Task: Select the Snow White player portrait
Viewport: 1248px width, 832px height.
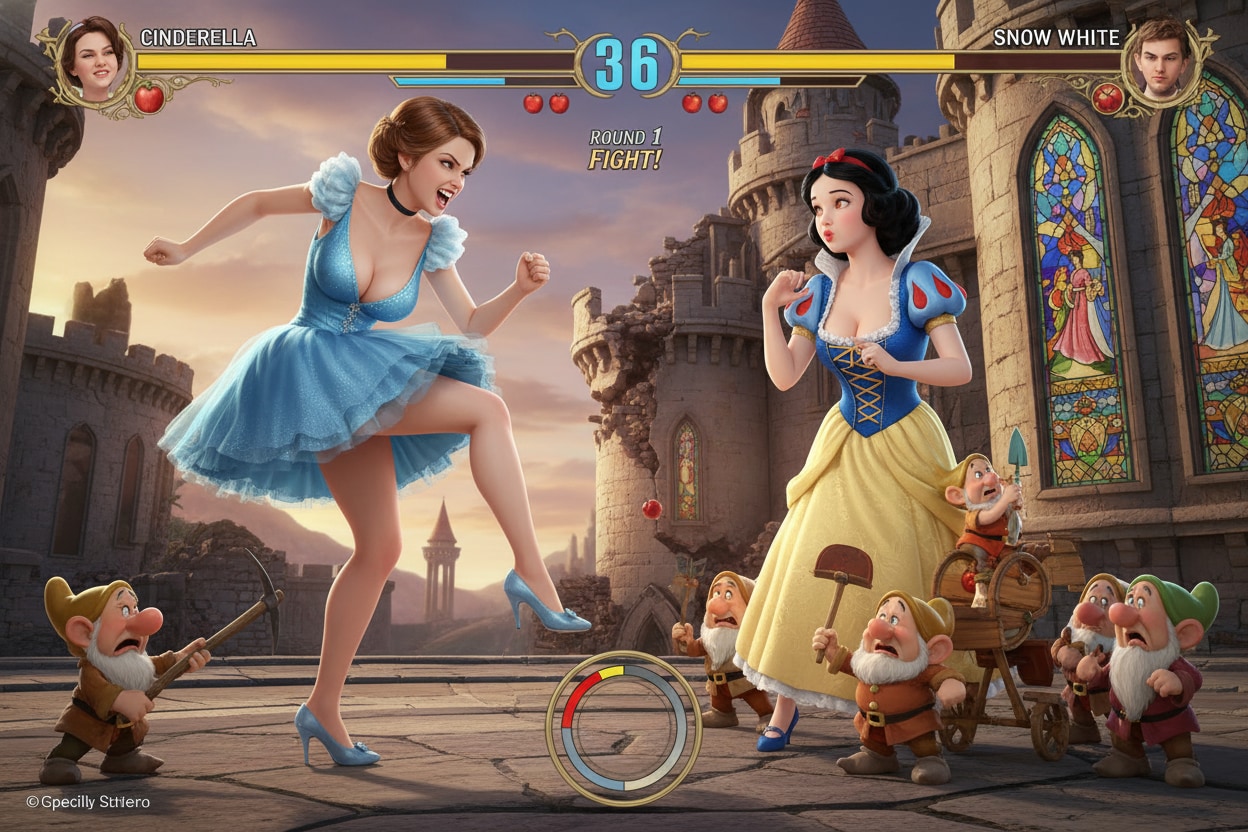Action: 1162,60
